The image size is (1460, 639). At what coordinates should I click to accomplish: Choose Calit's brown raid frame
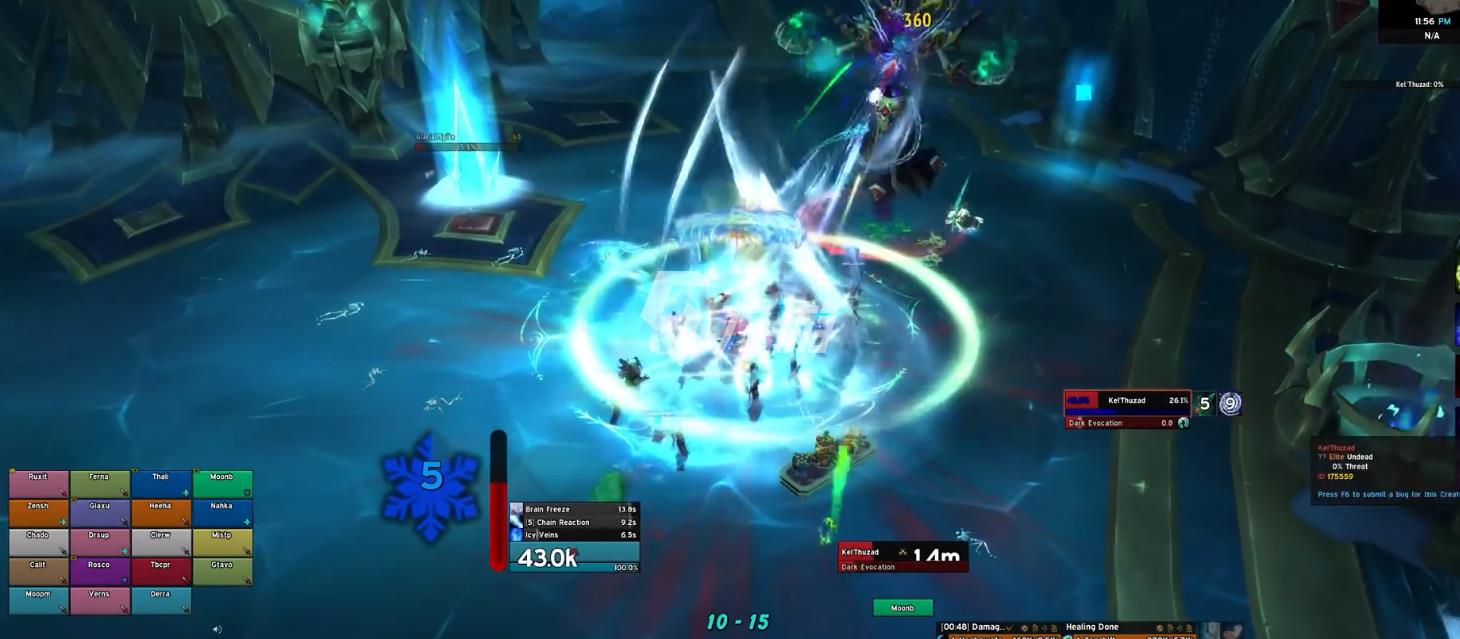39,571
